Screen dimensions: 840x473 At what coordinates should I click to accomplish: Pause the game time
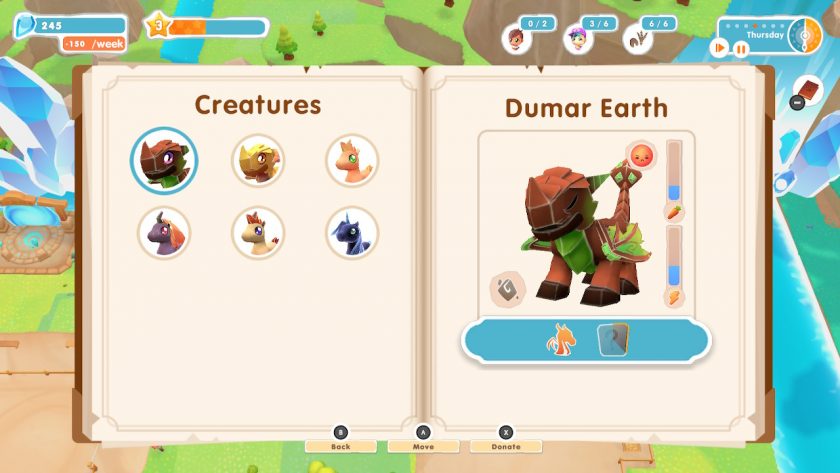point(741,47)
